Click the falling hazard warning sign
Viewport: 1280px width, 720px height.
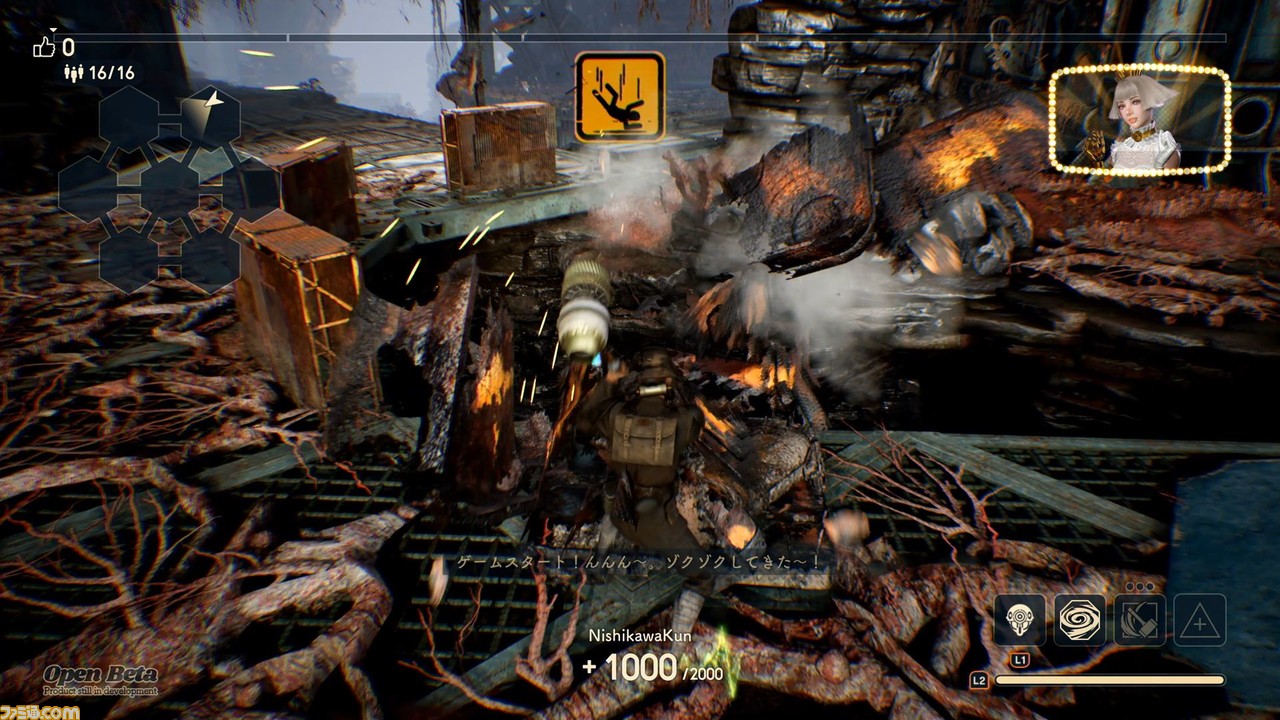620,96
